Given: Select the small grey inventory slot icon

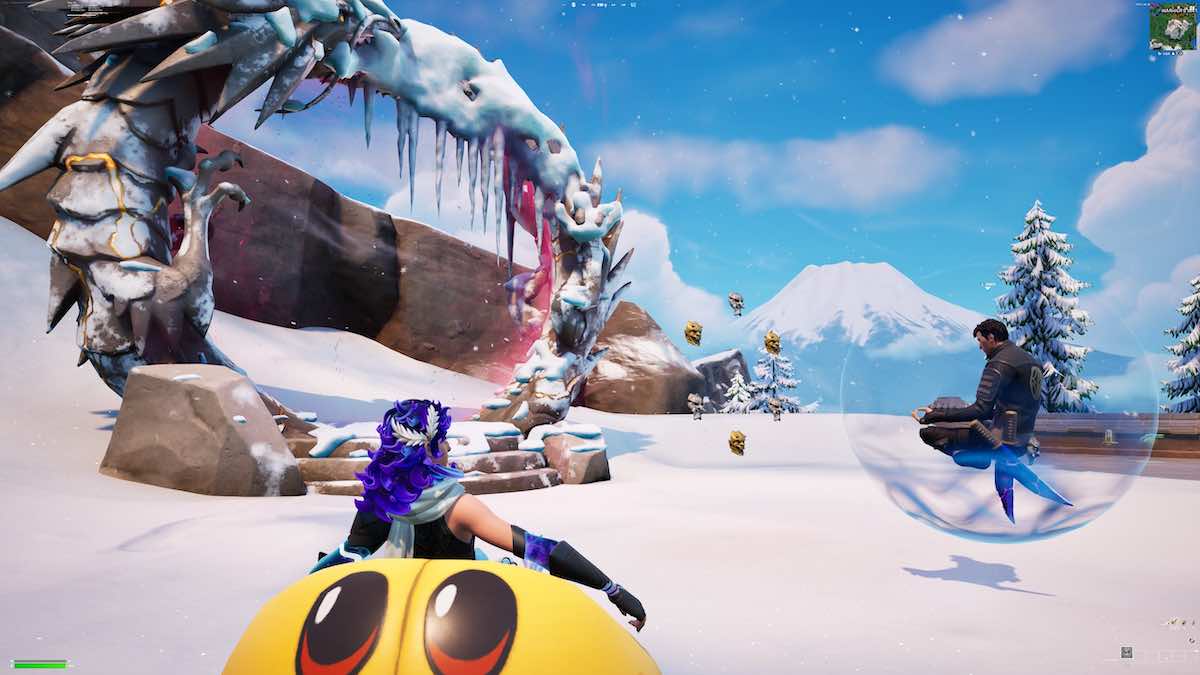Looking at the screenshot, I should [x=1127, y=652].
